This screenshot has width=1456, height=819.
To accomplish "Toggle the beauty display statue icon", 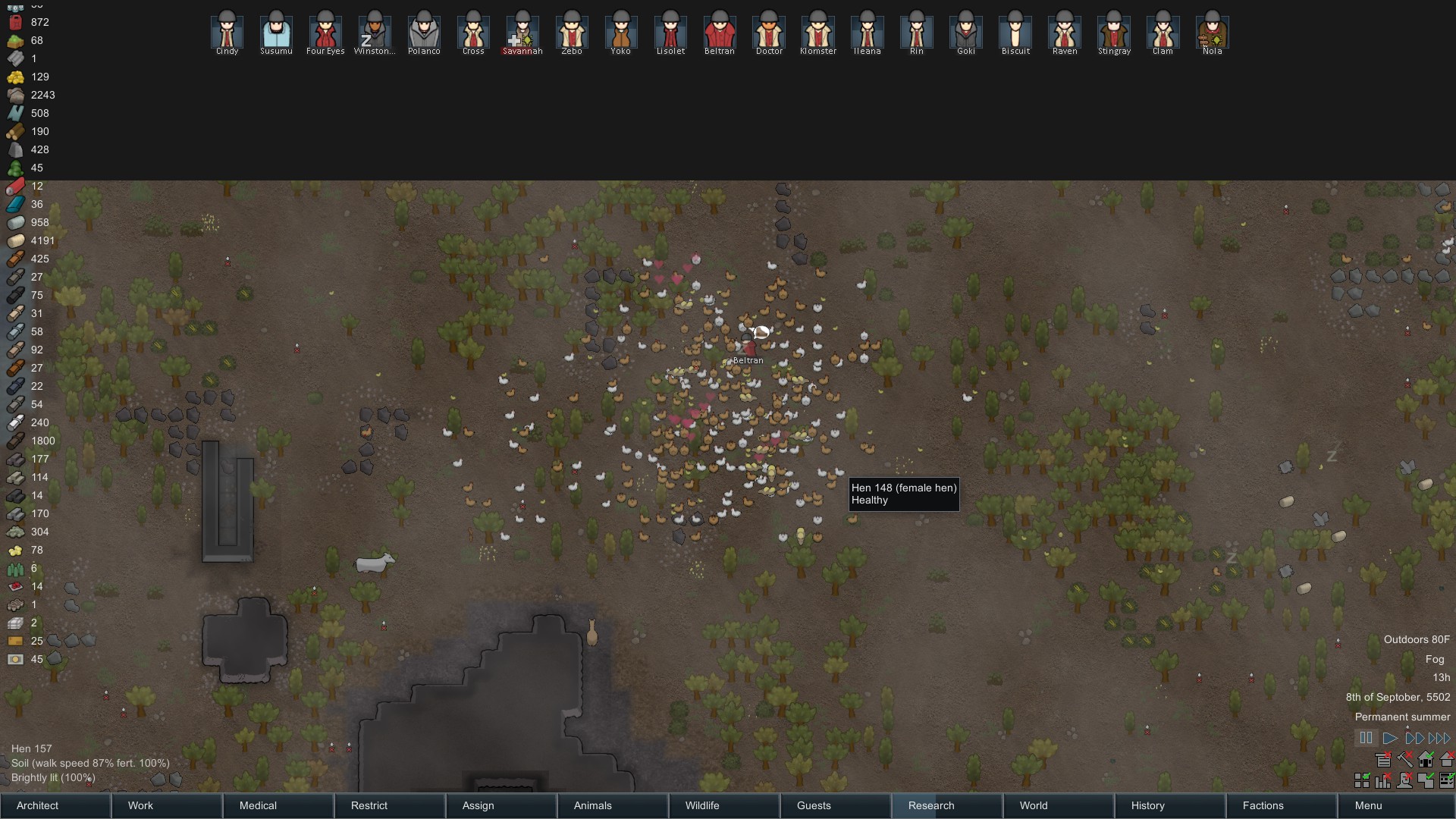I will tap(1404, 781).
